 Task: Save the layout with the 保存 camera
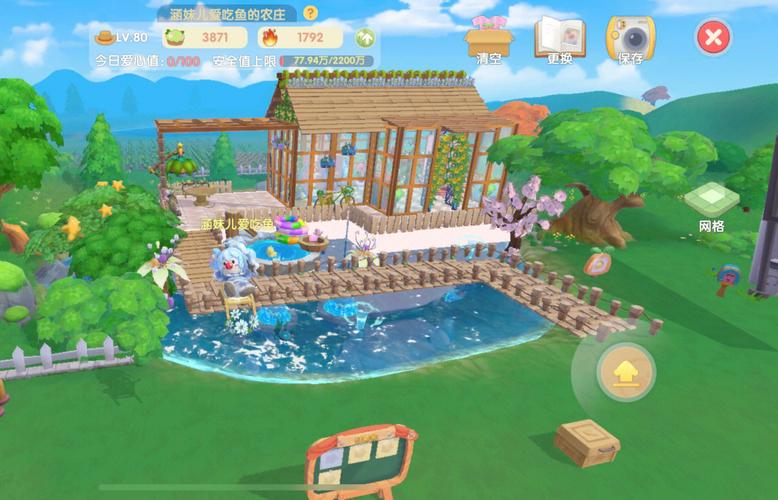click(x=631, y=38)
